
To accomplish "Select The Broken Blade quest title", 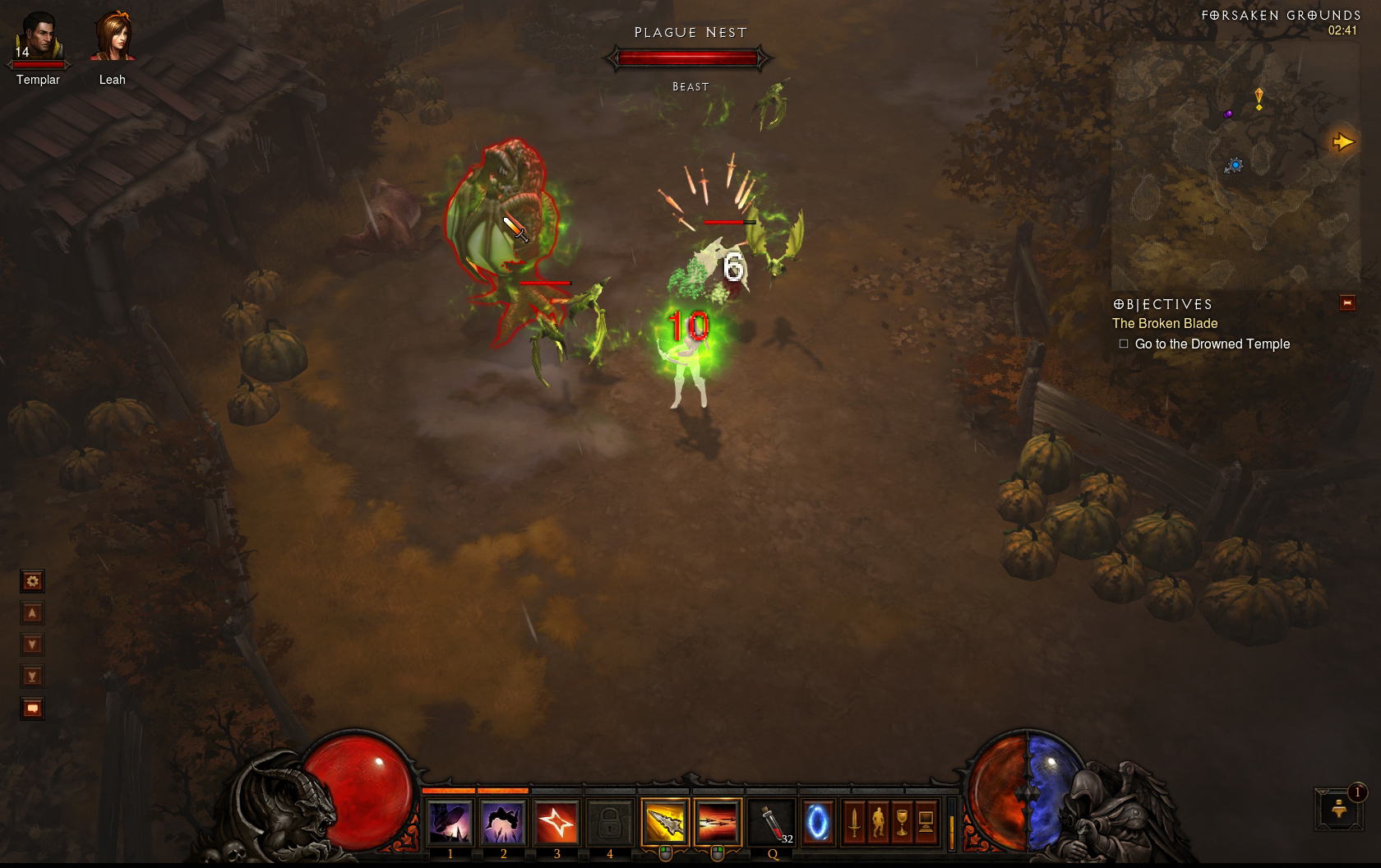I will tap(1165, 324).
